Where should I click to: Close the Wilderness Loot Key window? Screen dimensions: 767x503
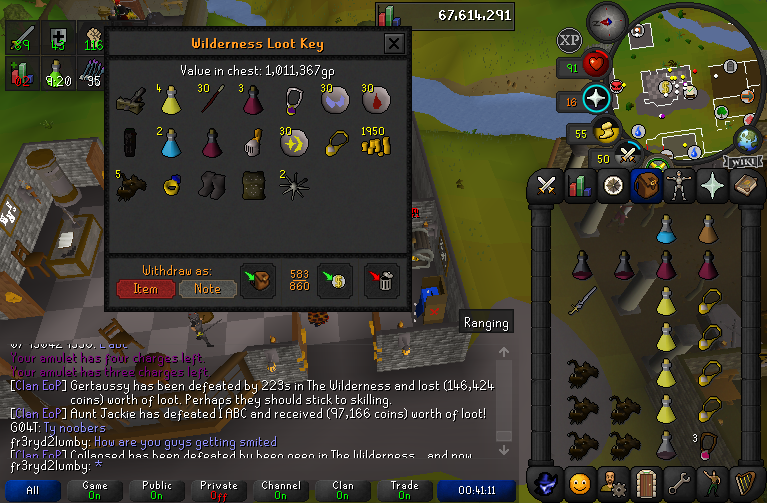pyautogui.click(x=394, y=44)
